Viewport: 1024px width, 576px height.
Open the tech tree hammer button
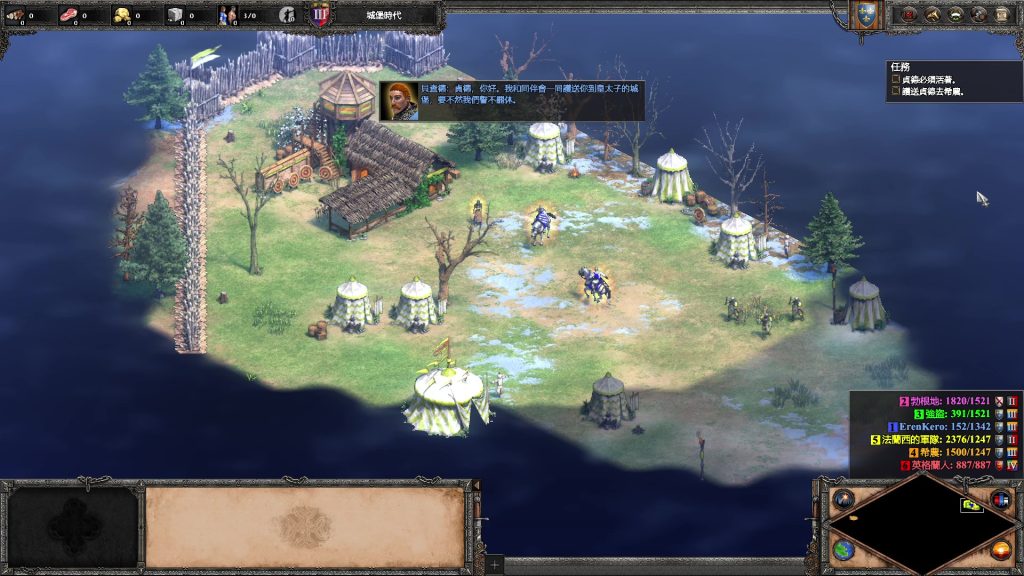tap(933, 14)
